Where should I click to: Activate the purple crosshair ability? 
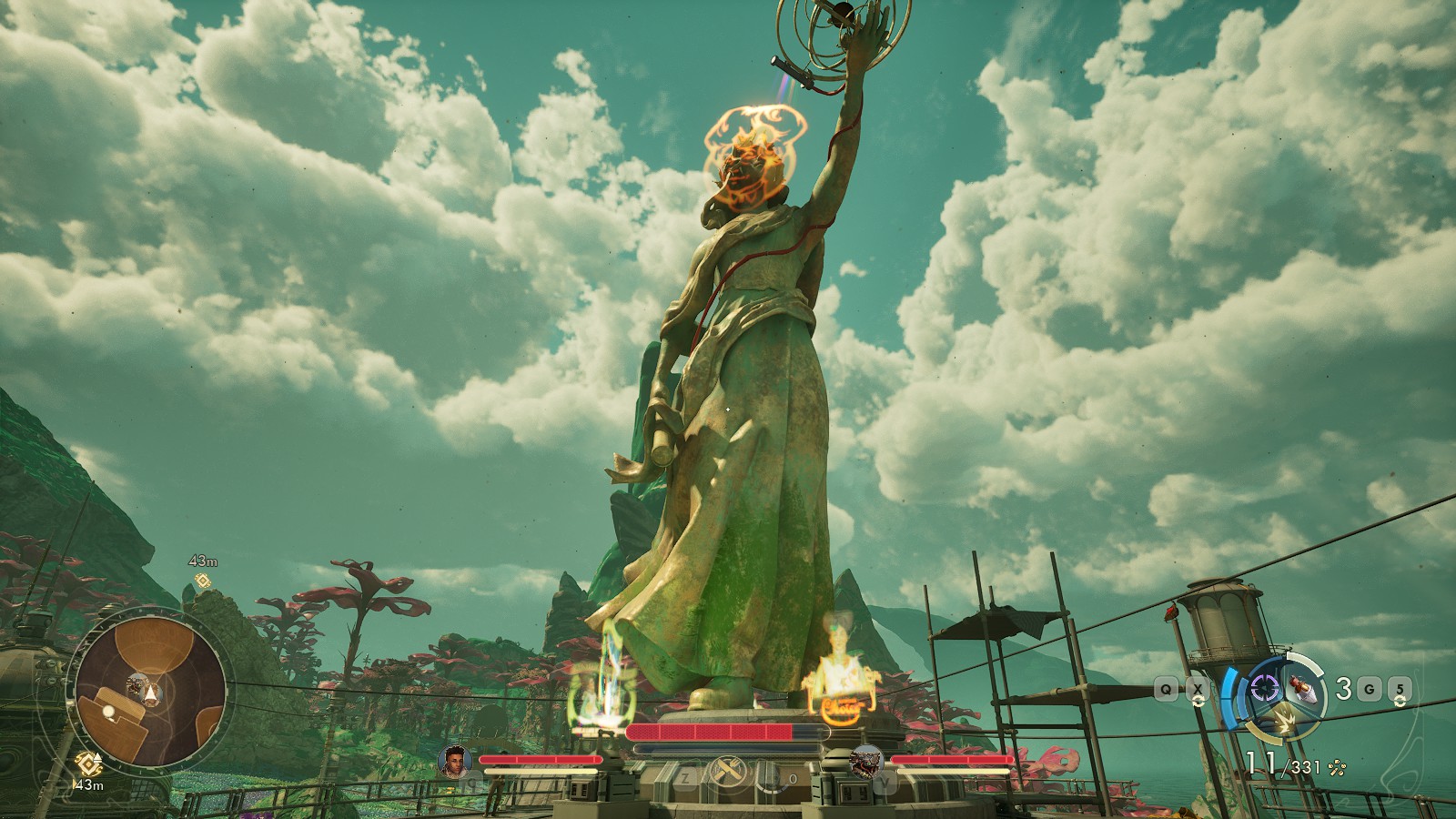coord(1265,688)
